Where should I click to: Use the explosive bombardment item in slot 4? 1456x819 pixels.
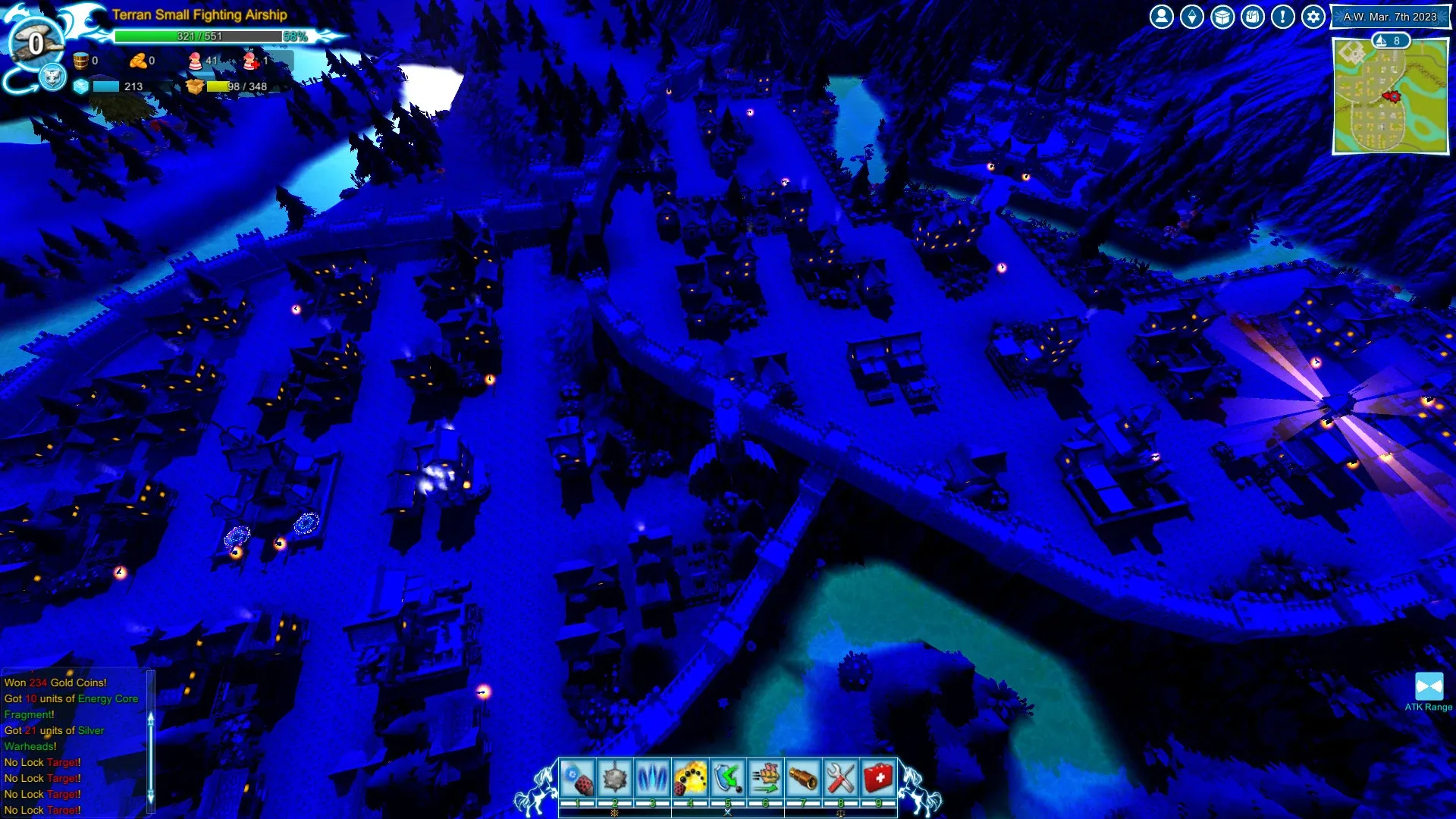[x=691, y=775]
